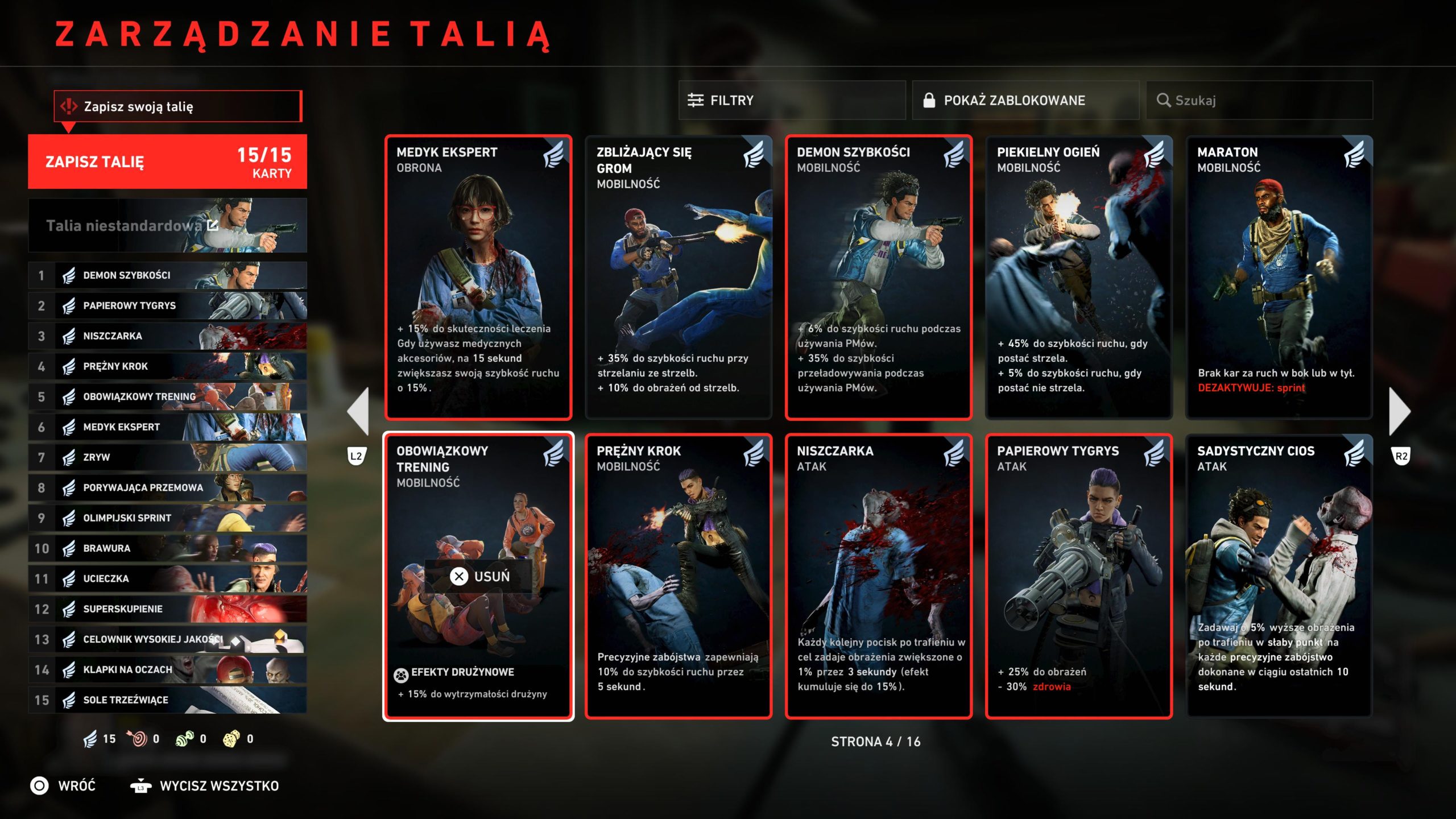Go to the previous card page arrow

tap(358, 411)
